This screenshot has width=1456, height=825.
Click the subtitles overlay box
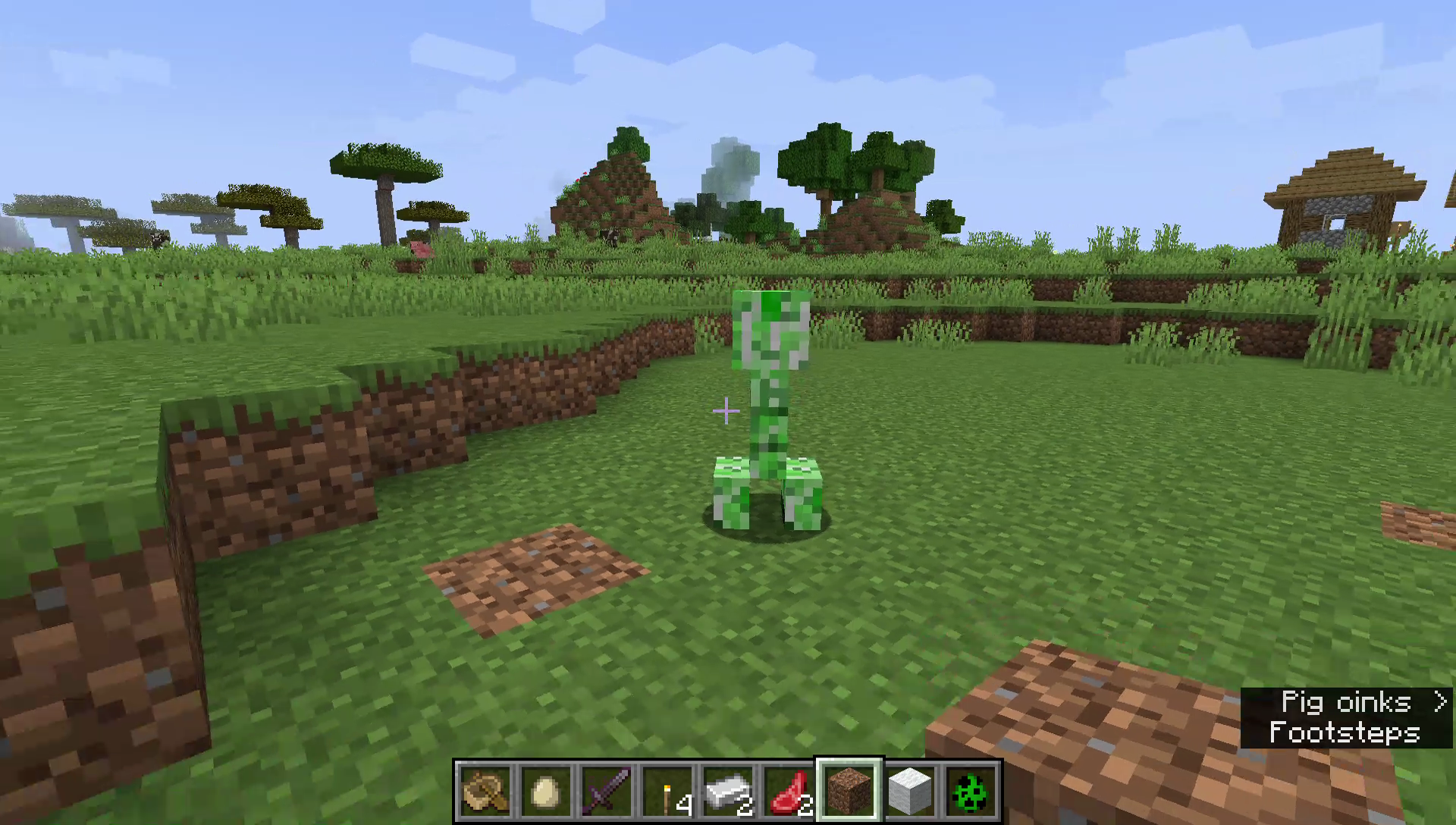[1346, 717]
